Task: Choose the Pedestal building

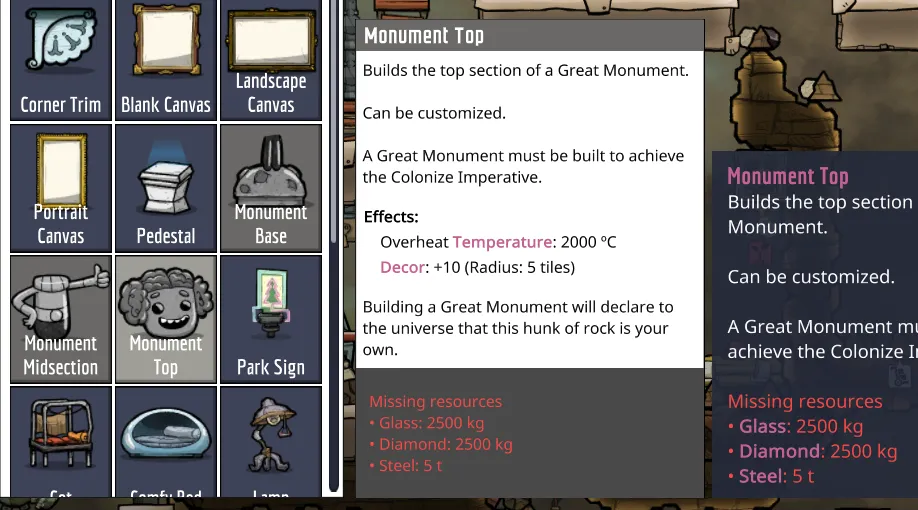Action: click(166, 188)
